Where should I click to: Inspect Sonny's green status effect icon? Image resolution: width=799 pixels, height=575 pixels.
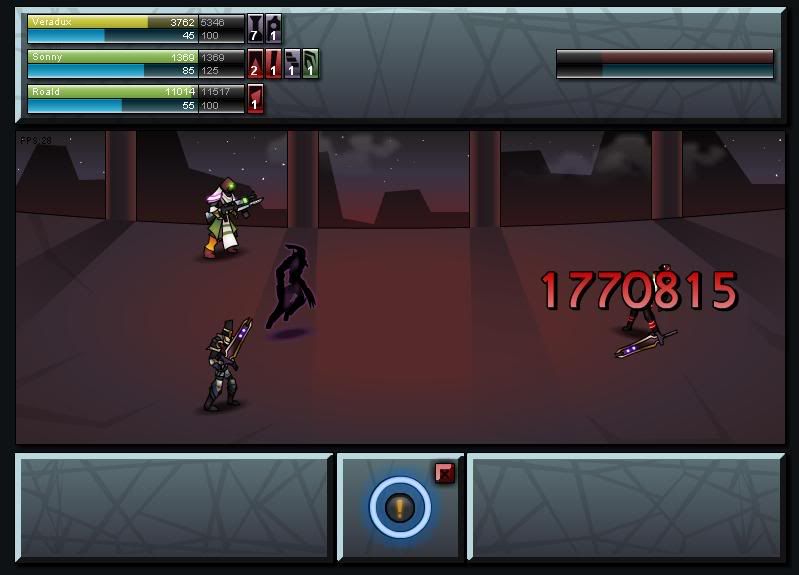(310, 63)
